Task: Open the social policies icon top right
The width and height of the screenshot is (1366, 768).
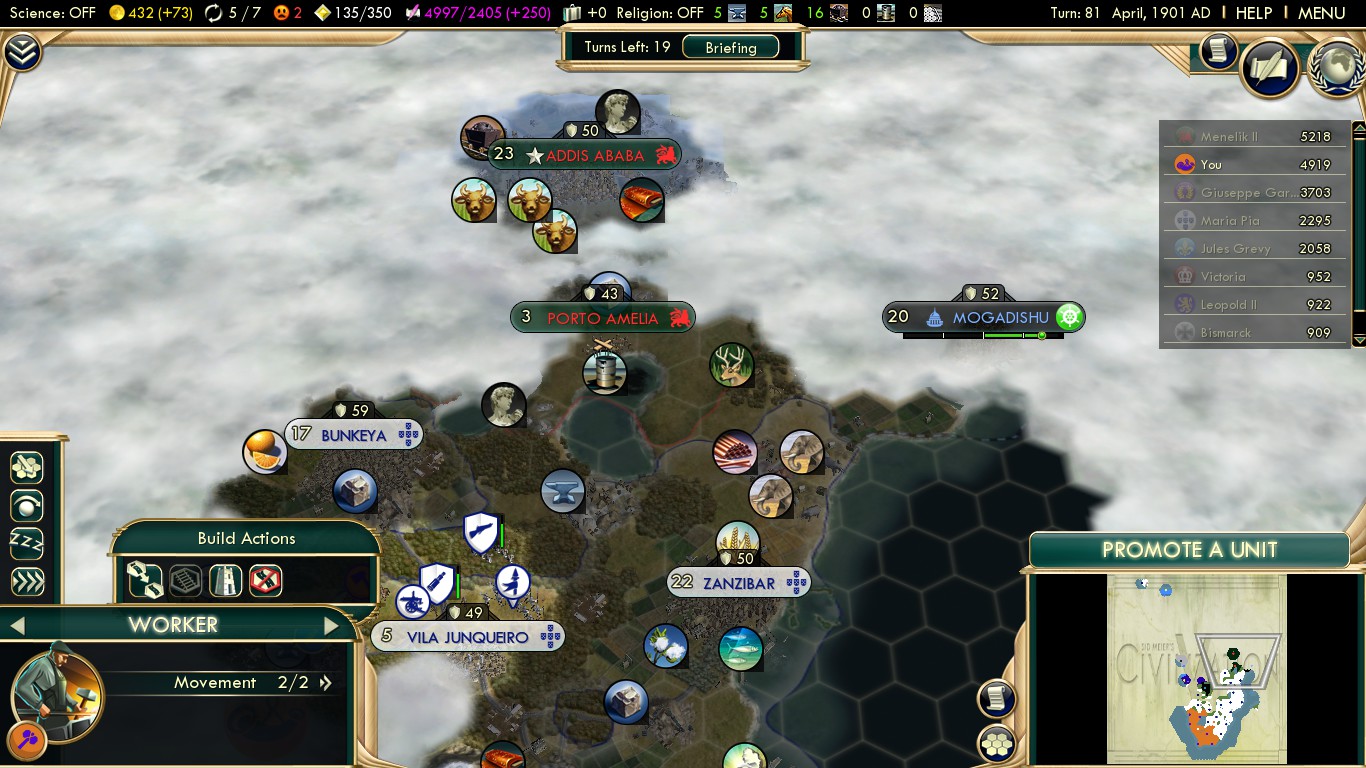Action: [x=1271, y=66]
